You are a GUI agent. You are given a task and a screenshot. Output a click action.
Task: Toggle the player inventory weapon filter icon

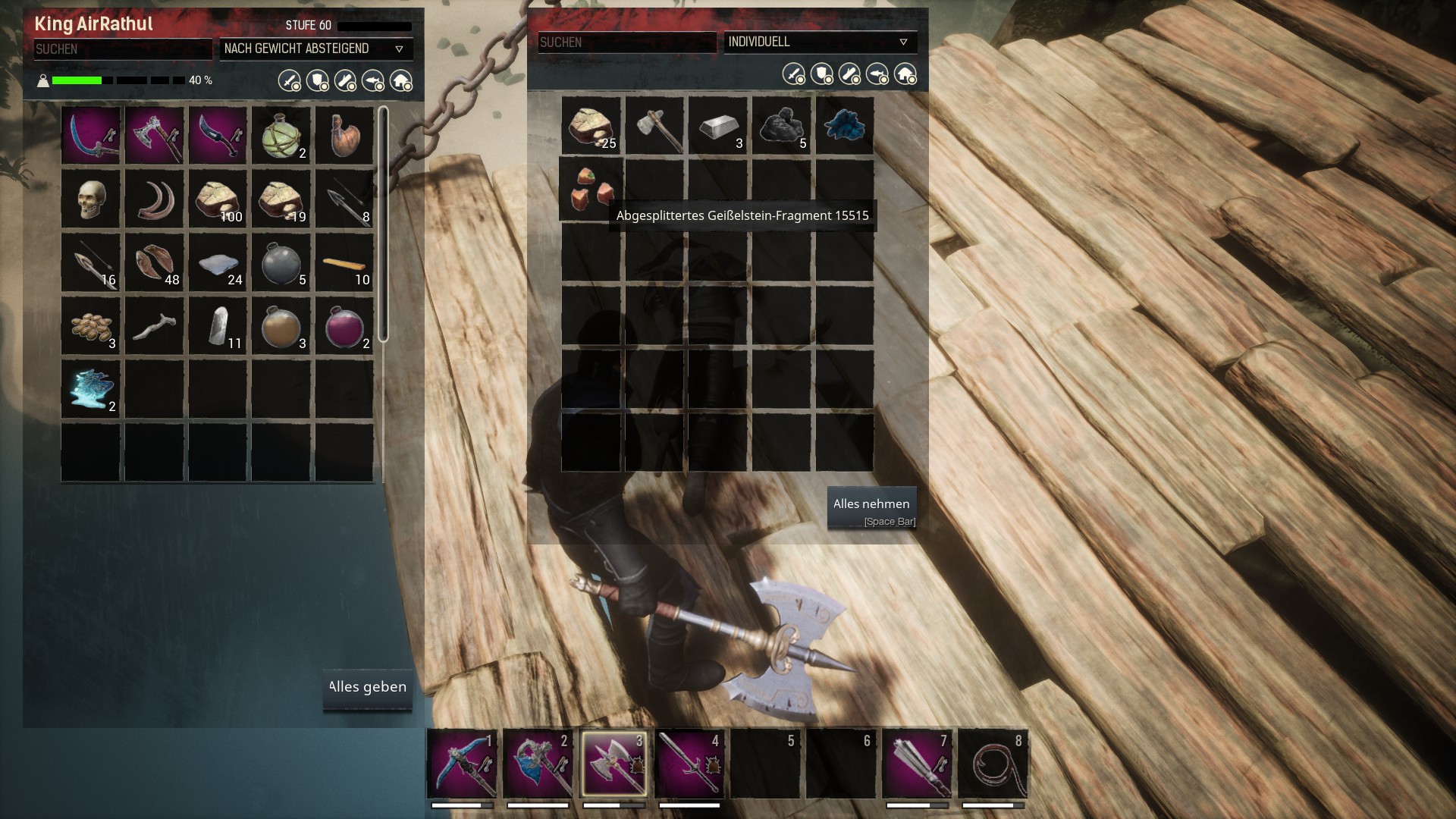coord(290,80)
